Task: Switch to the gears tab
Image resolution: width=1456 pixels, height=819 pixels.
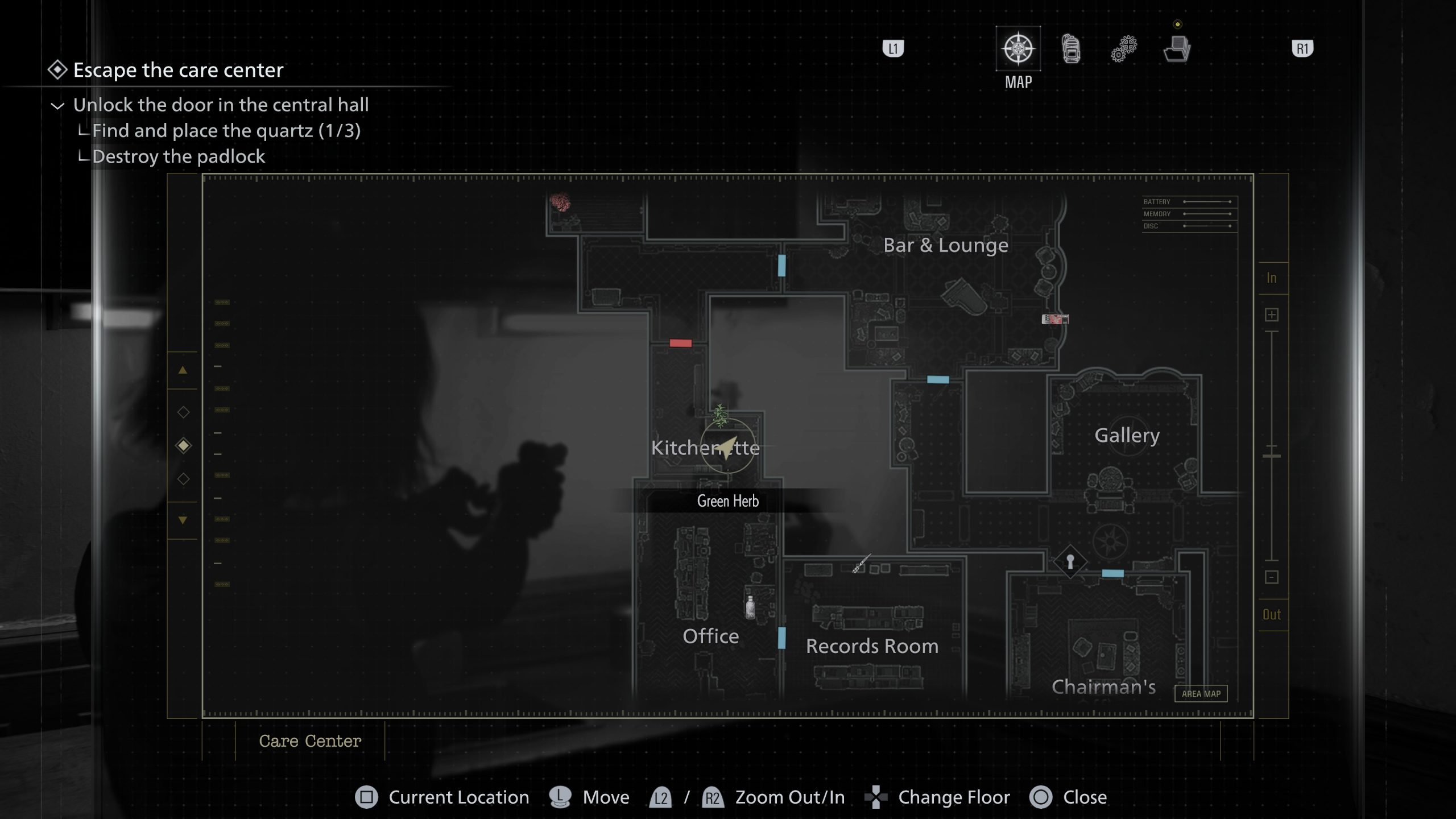Action: (1124, 49)
